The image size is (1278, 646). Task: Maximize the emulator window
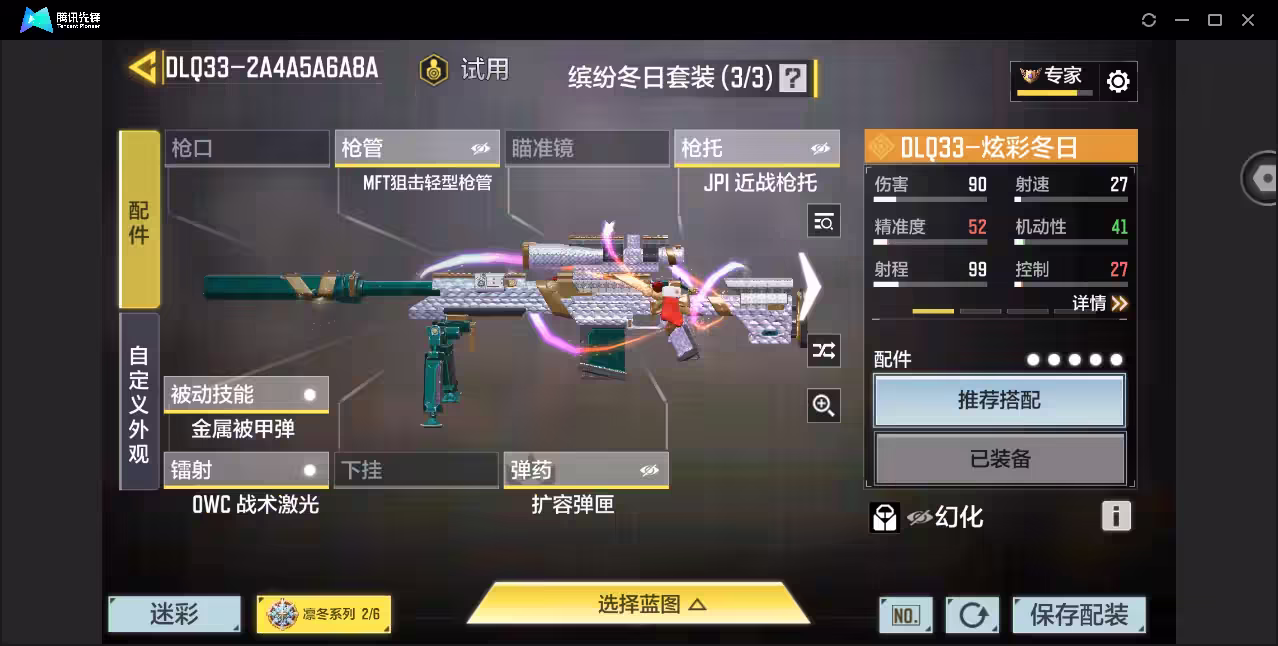(x=1215, y=20)
